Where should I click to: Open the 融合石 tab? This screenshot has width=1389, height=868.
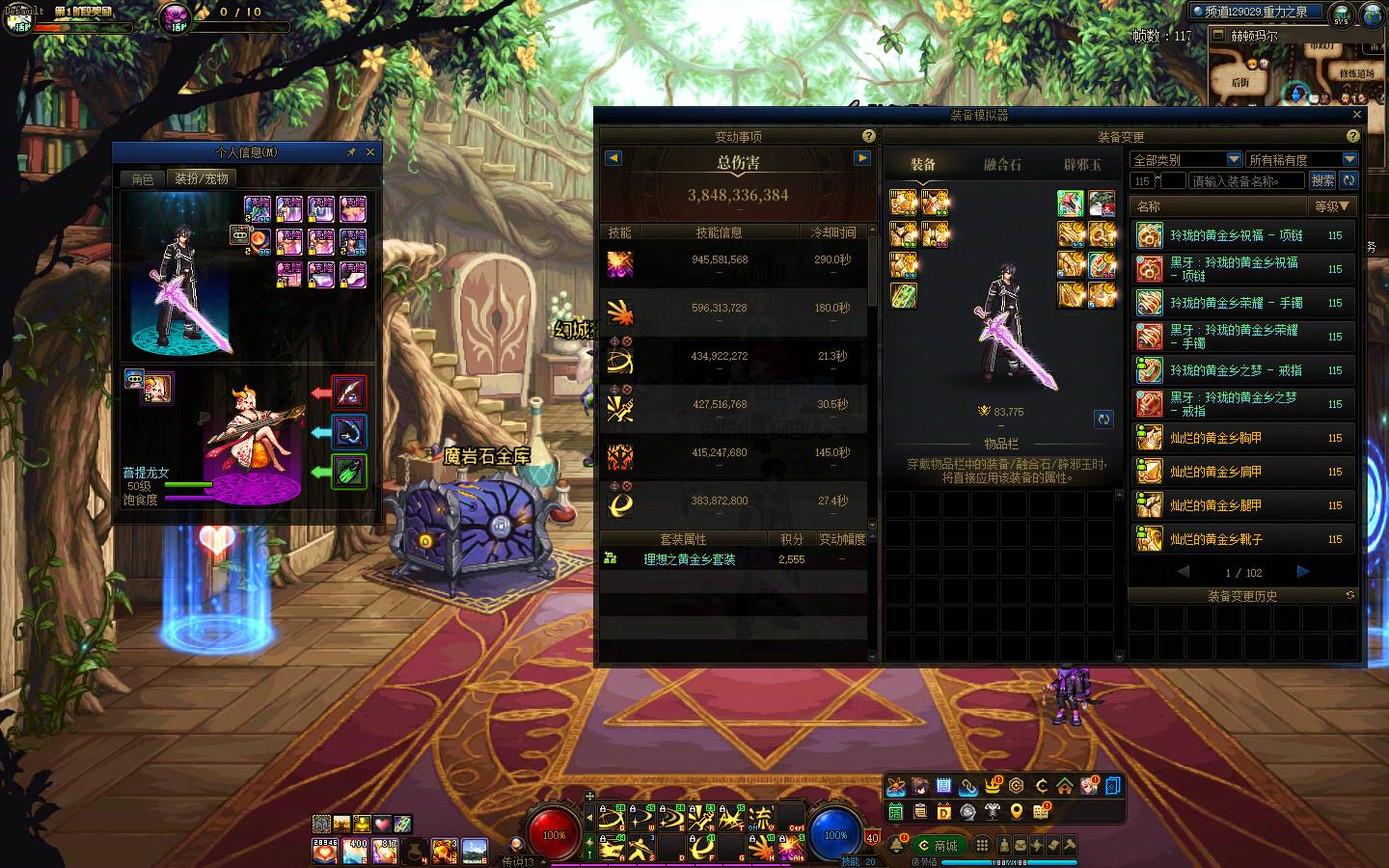[1002, 165]
